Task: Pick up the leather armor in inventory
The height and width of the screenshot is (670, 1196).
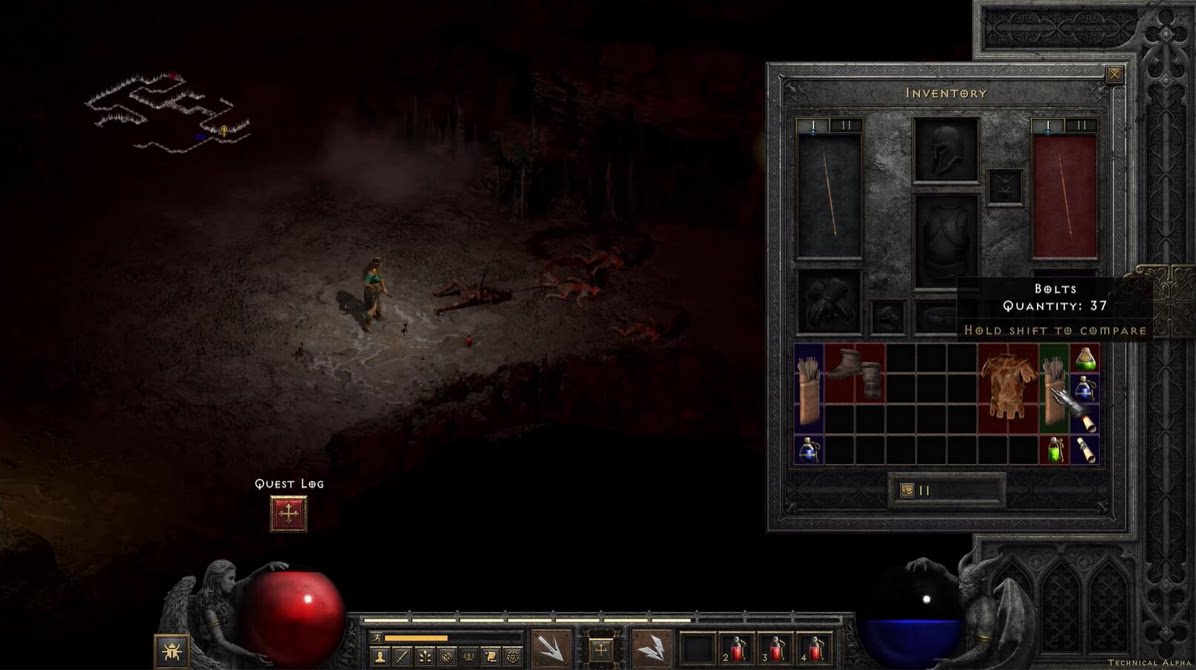Action: tap(1007, 388)
